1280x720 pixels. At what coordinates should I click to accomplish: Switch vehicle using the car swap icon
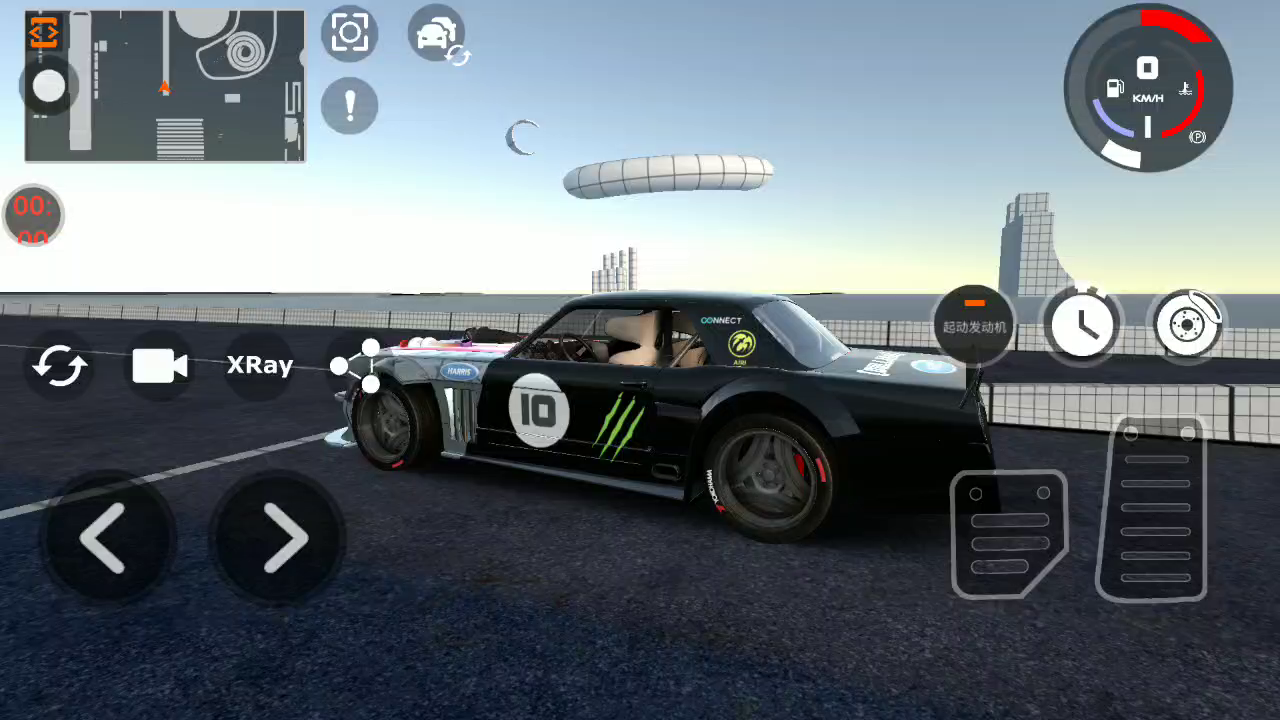click(437, 35)
